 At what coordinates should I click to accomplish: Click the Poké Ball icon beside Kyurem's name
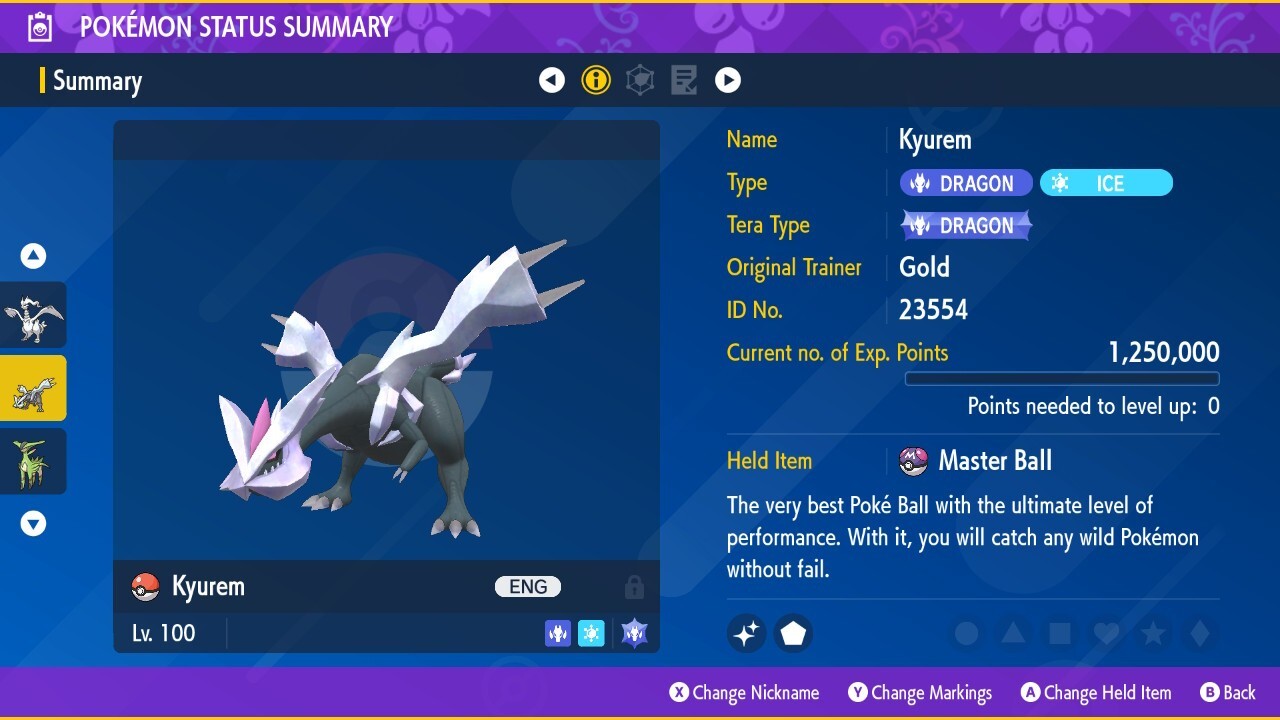145,586
